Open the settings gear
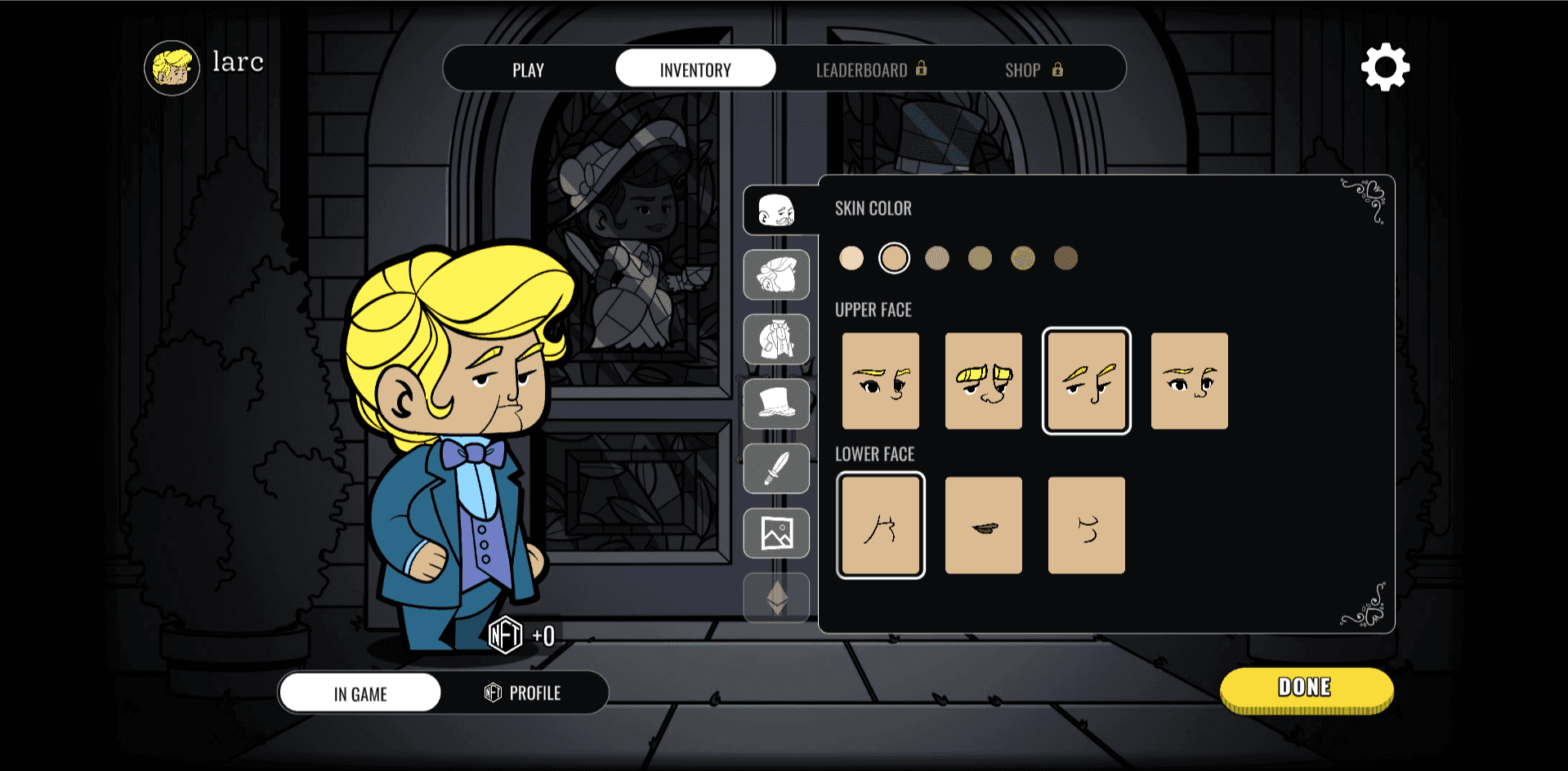The height and width of the screenshot is (771, 1568). [x=1385, y=68]
